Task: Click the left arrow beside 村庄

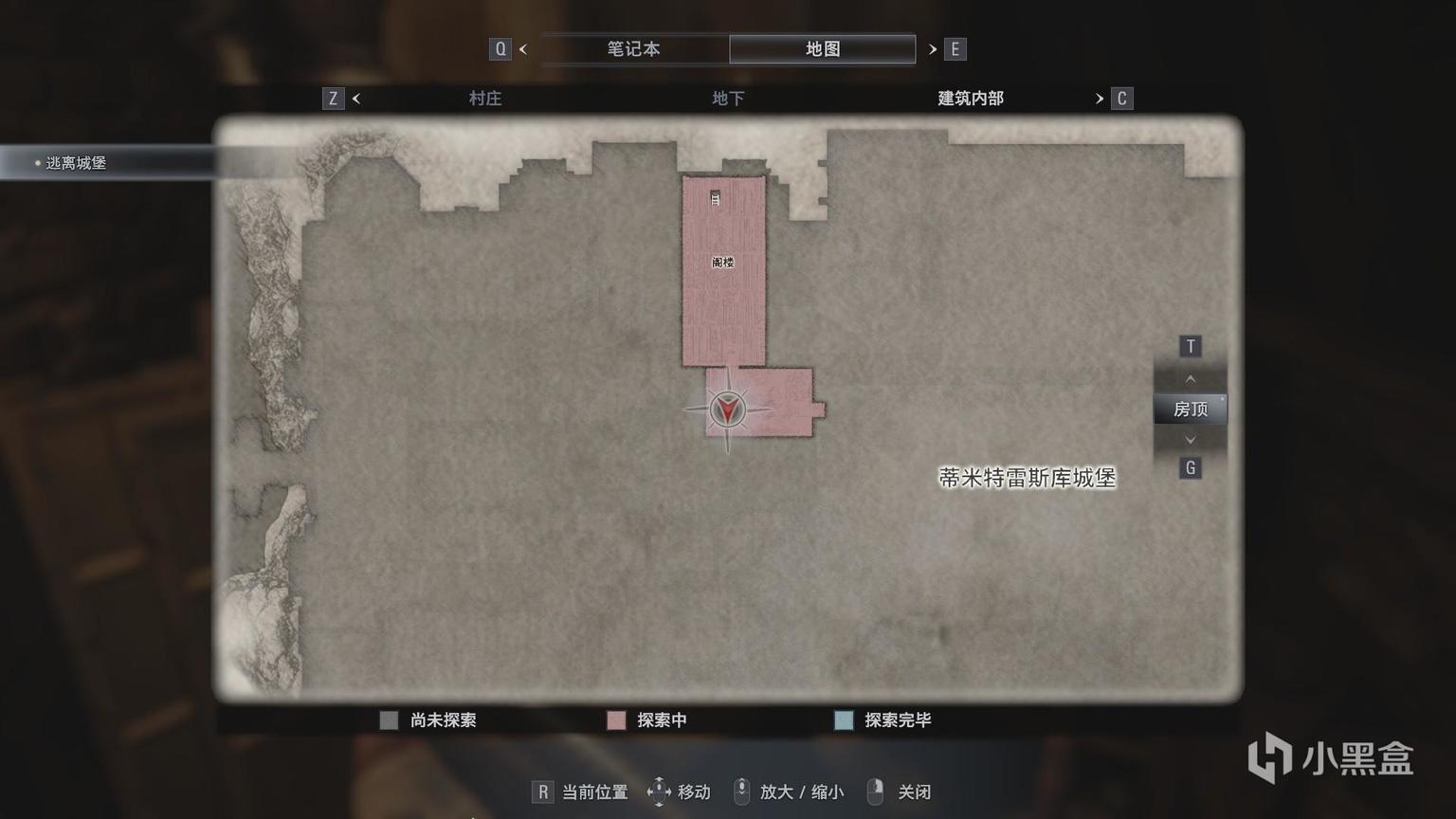Action: [356, 99]
